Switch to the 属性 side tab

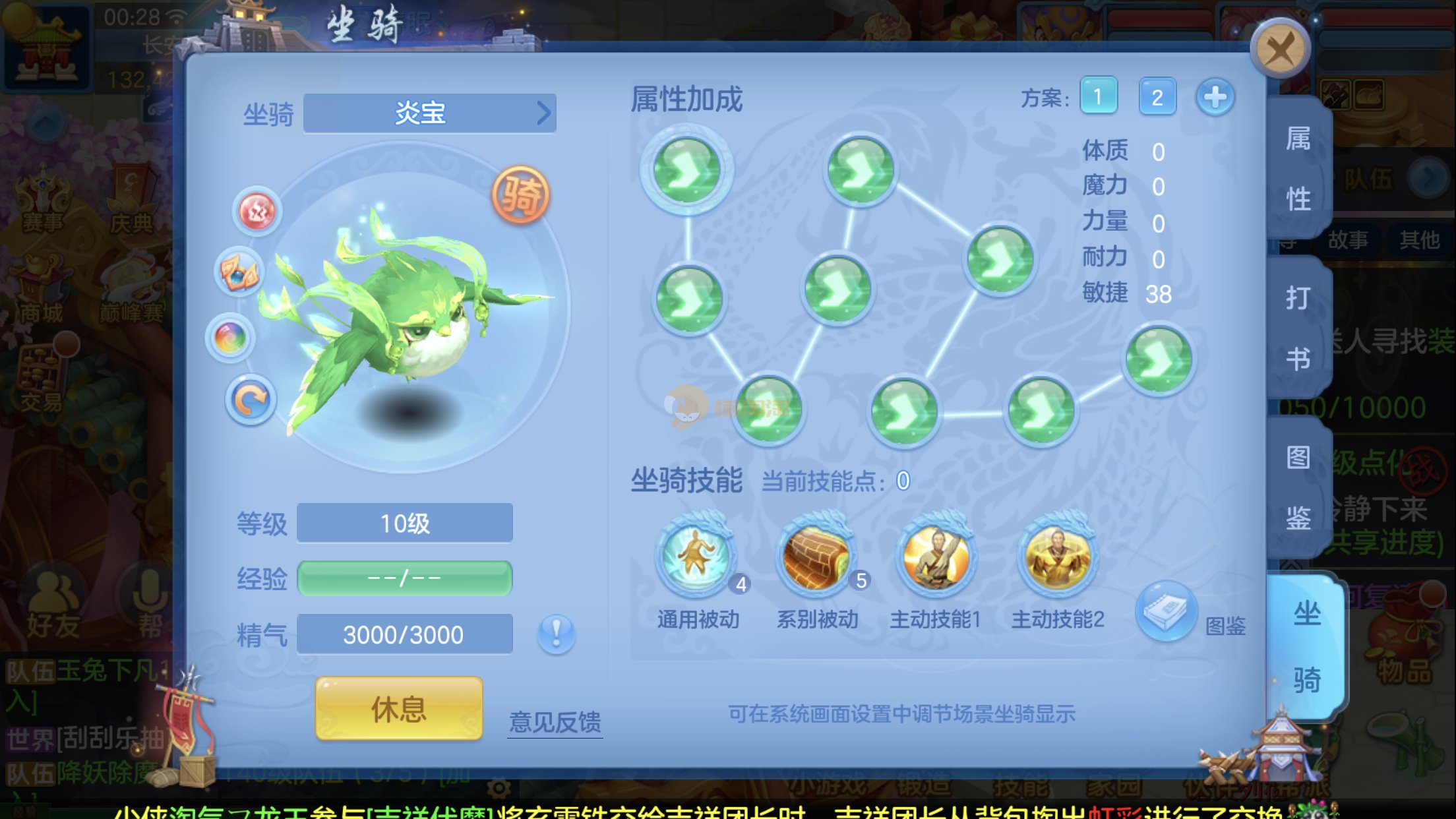[x=1298, y=168]
